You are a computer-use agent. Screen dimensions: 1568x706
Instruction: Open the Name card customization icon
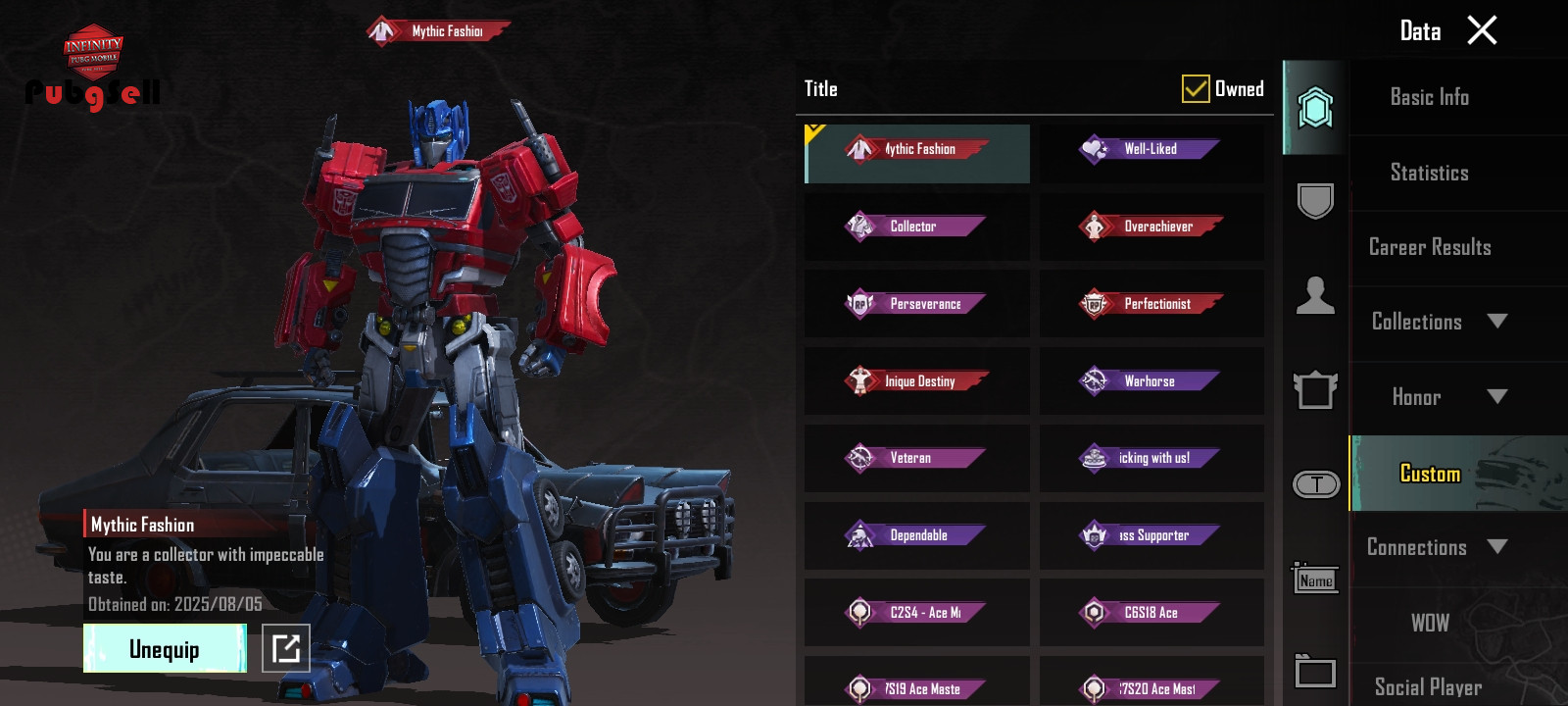1315,580
